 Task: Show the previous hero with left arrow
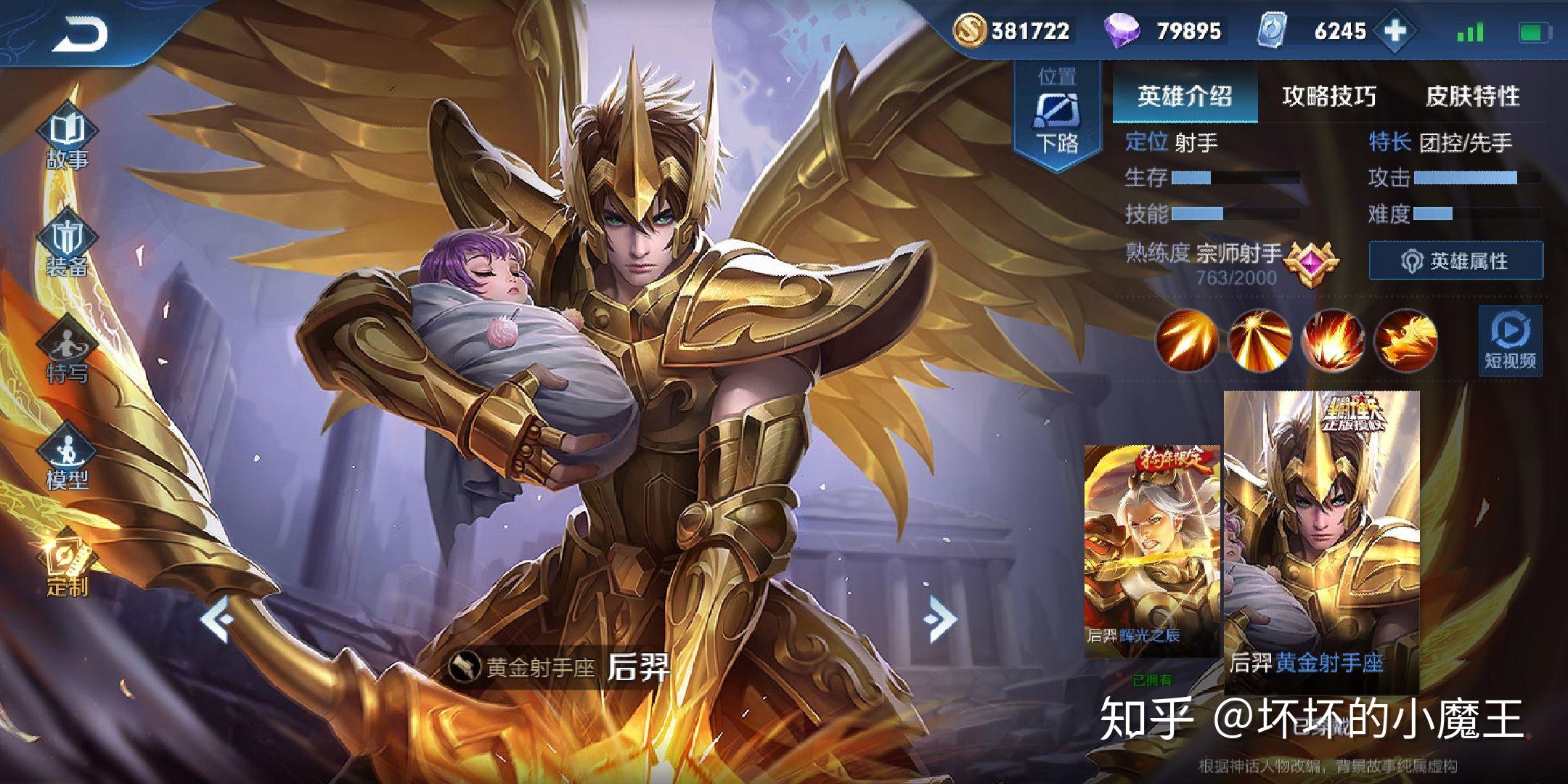(x=218, y=618)
